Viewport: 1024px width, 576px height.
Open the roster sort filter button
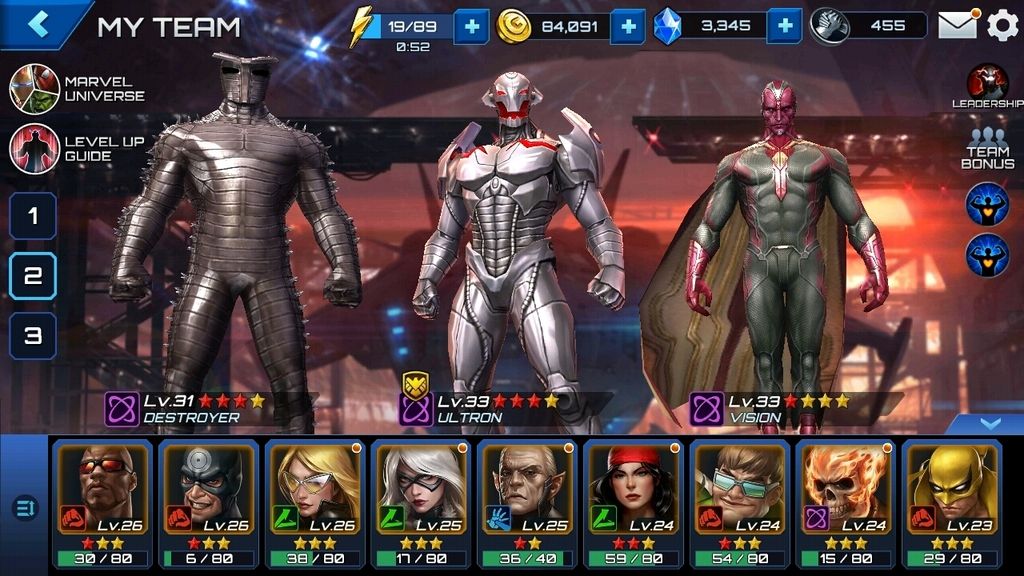pos(24,508)
